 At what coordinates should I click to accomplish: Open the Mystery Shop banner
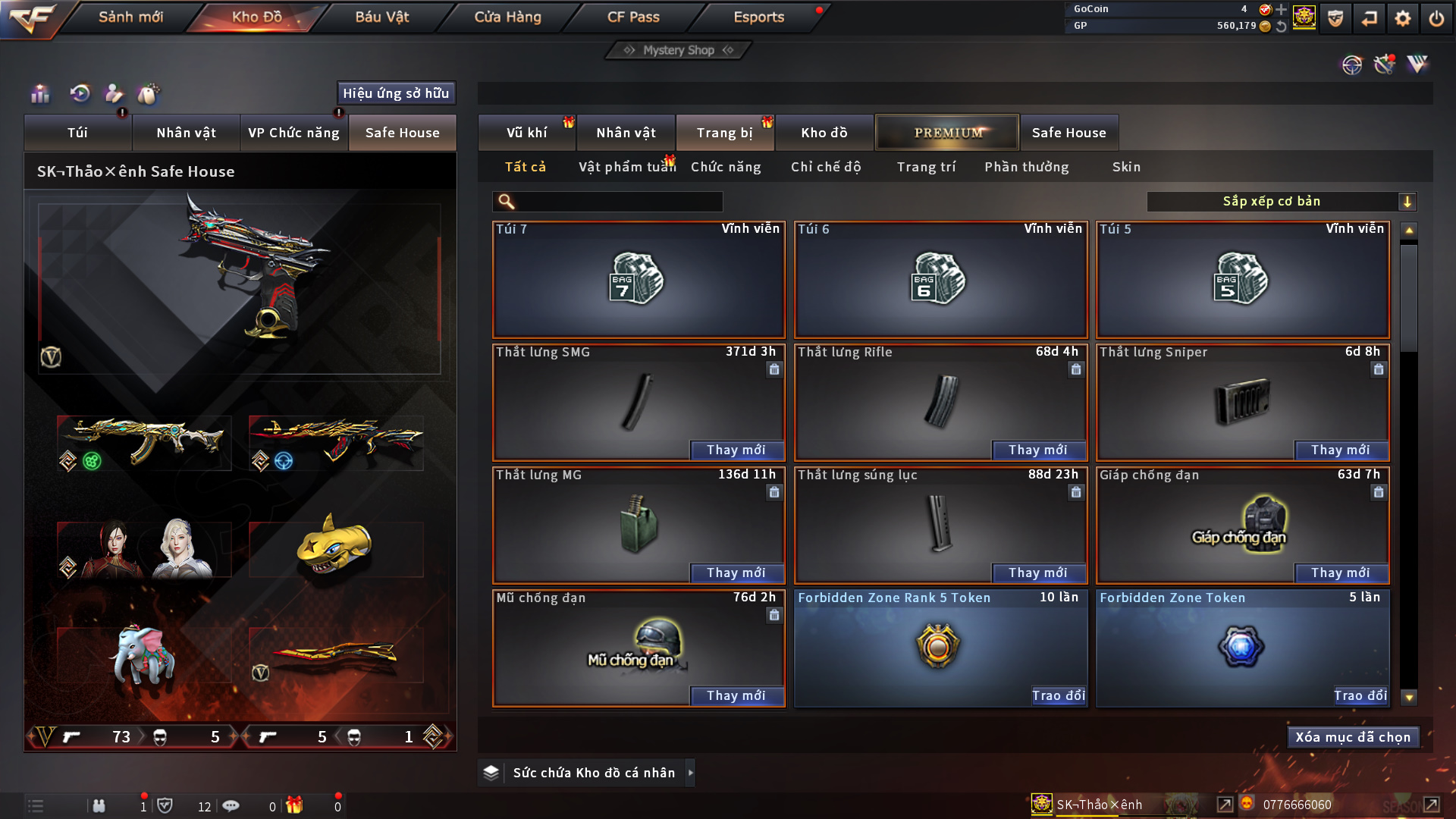tap(679, 50)
